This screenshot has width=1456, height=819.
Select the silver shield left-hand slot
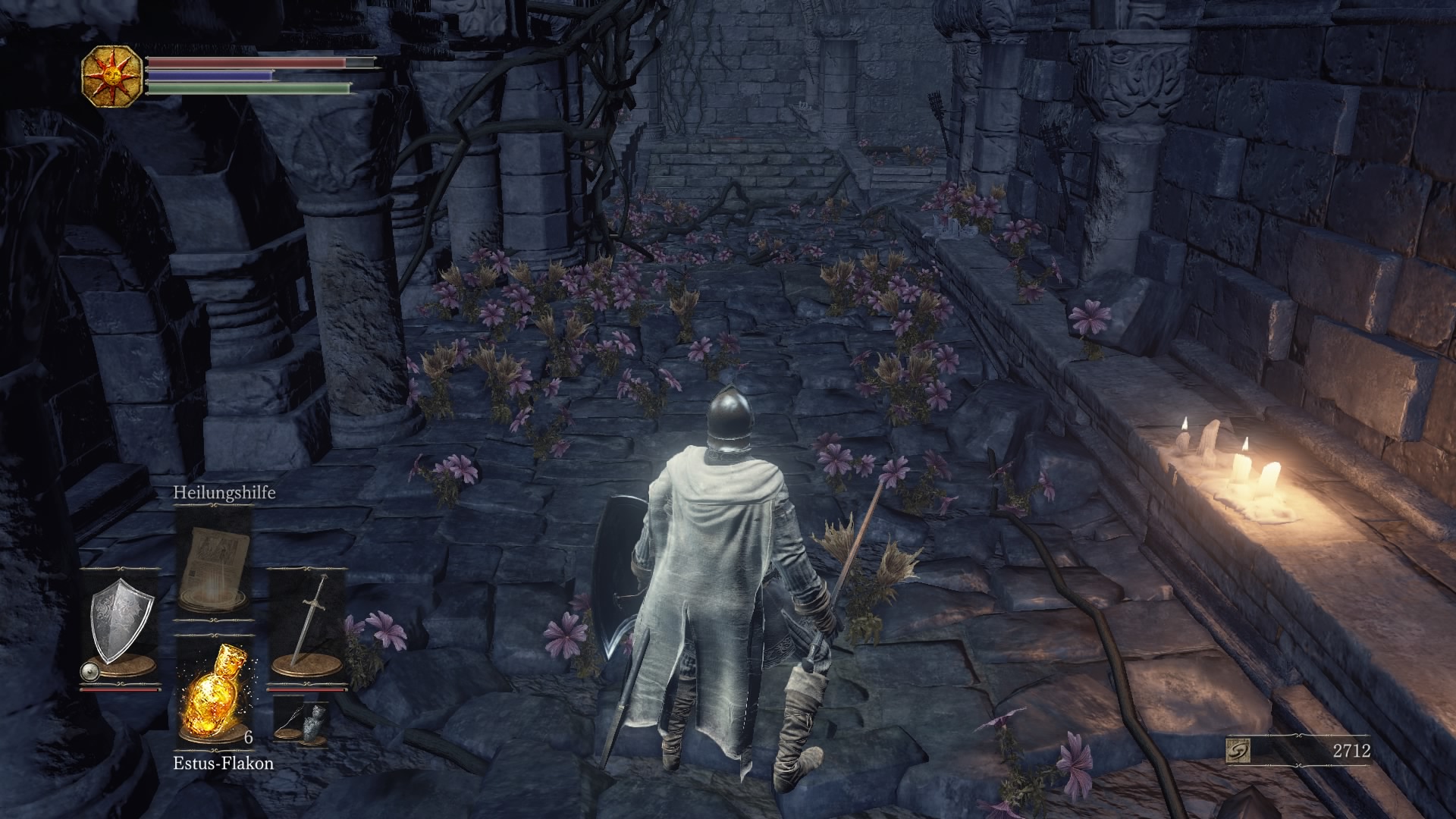point(121,627)
